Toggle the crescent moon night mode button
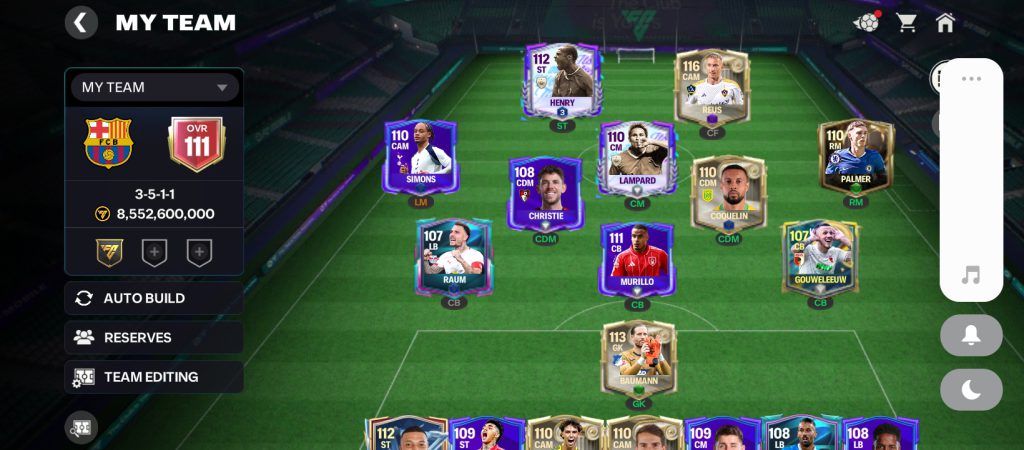 tap(970, 390)
